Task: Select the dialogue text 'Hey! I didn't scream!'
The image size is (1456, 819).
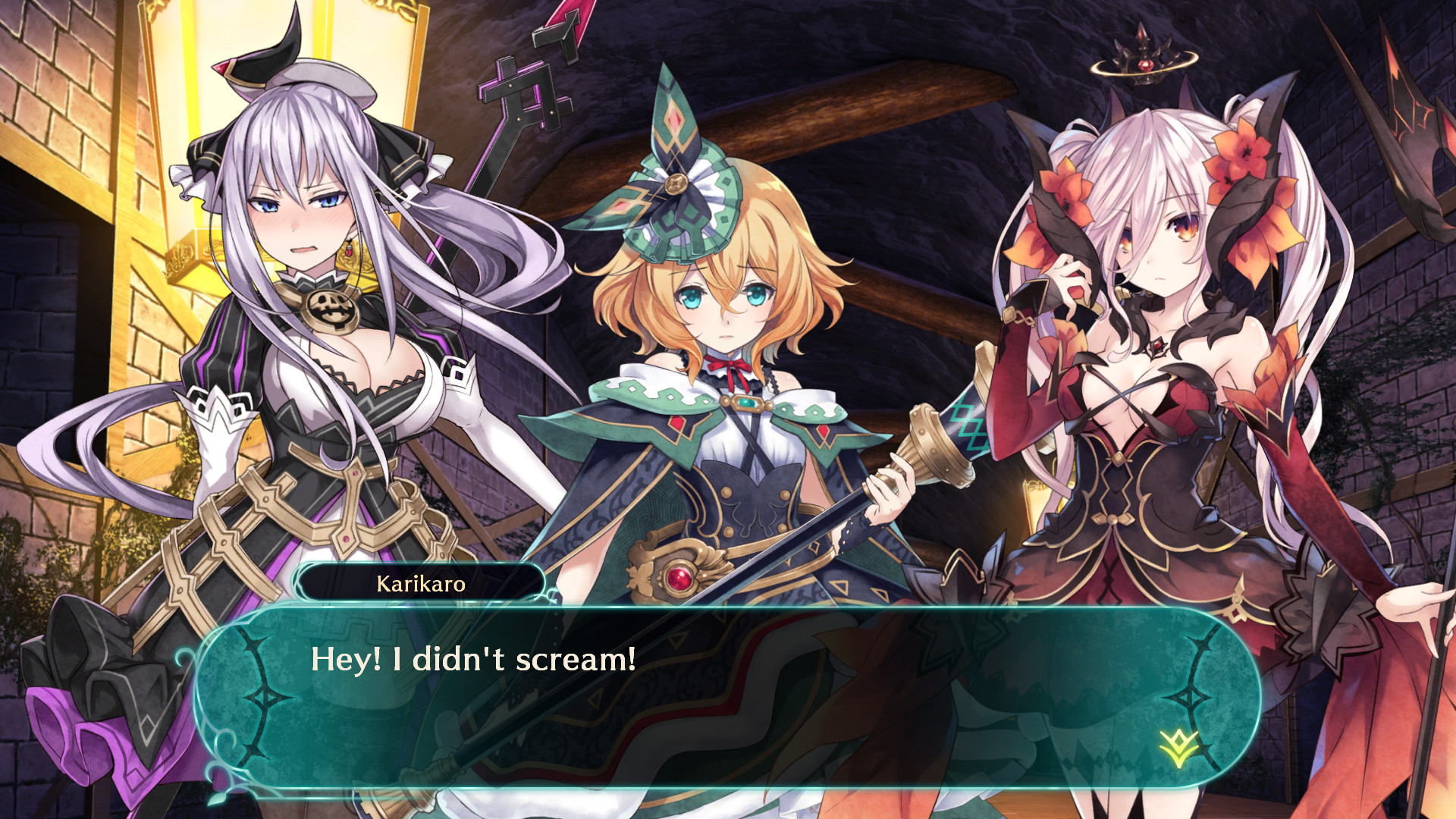Action: point(472,660)
